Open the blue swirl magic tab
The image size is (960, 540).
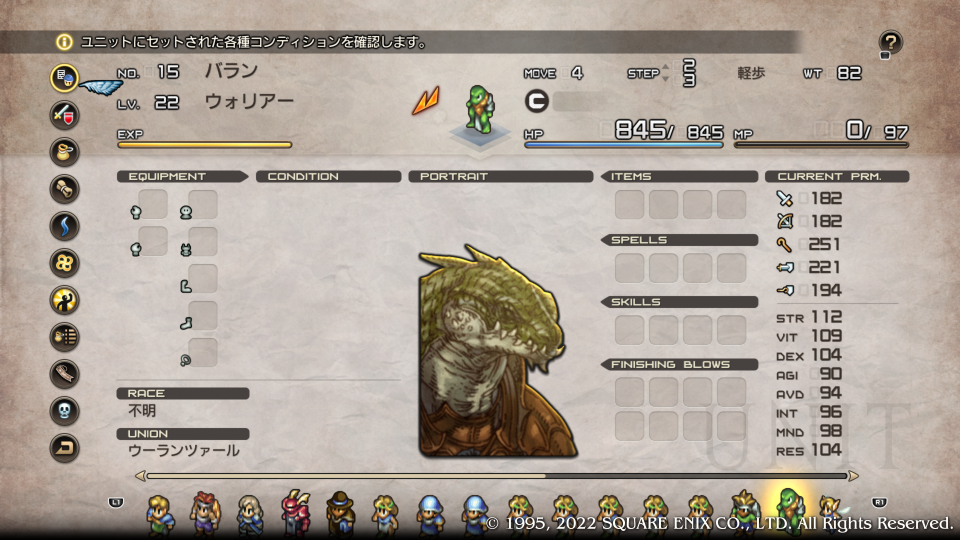coord(65,225)
